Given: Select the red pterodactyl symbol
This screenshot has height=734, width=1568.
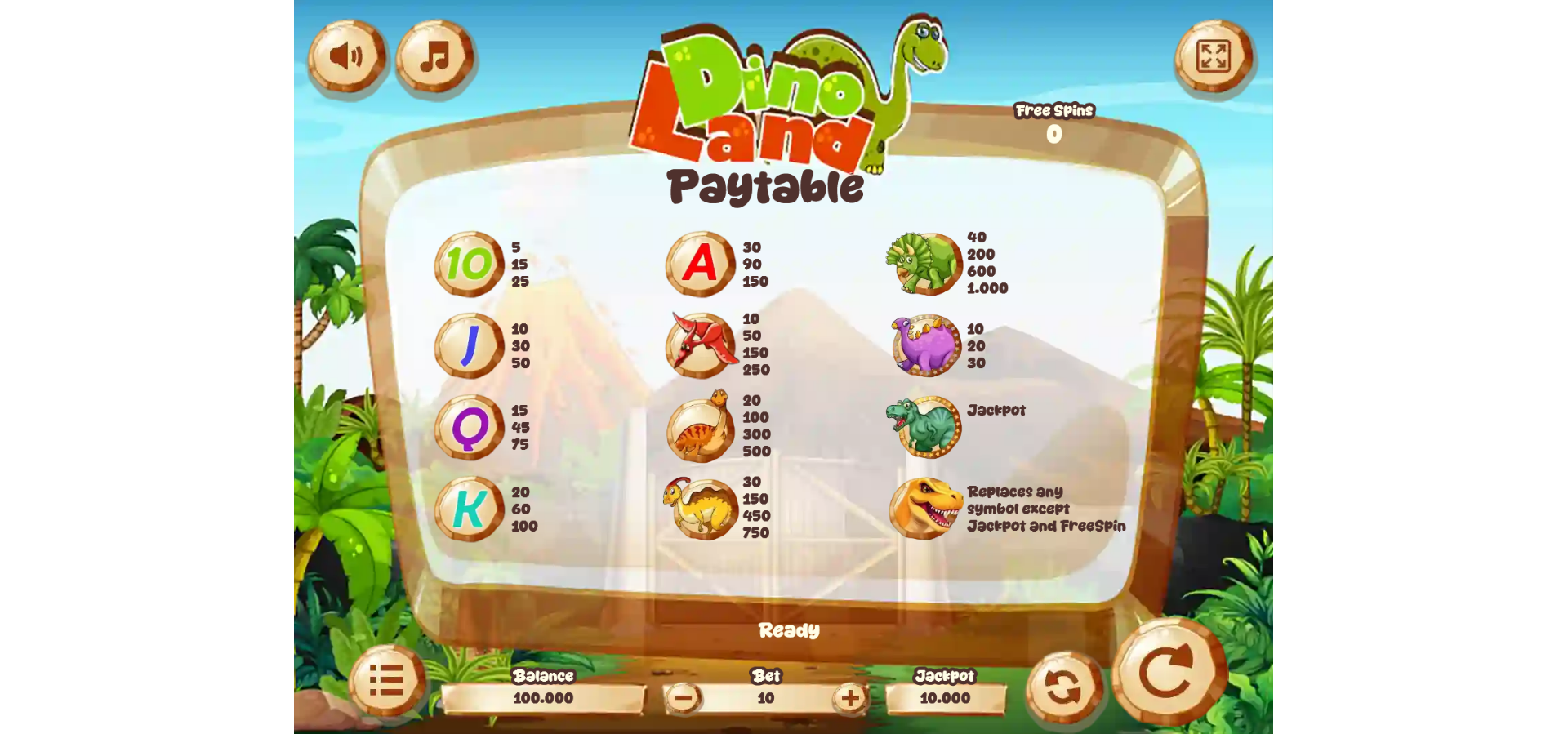Looking at the screenshot, I should pos(699,345).
